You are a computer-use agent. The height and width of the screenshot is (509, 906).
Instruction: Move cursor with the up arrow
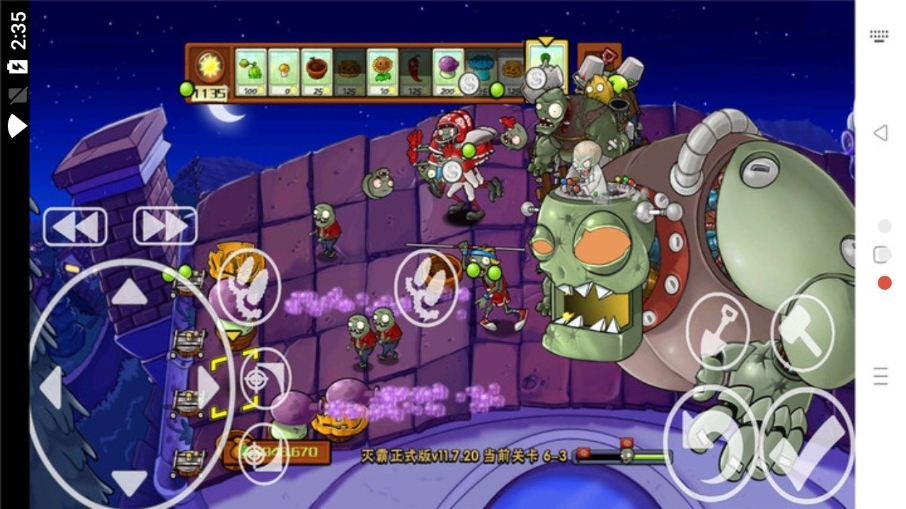pyautogui.click(x=129, y=292)
